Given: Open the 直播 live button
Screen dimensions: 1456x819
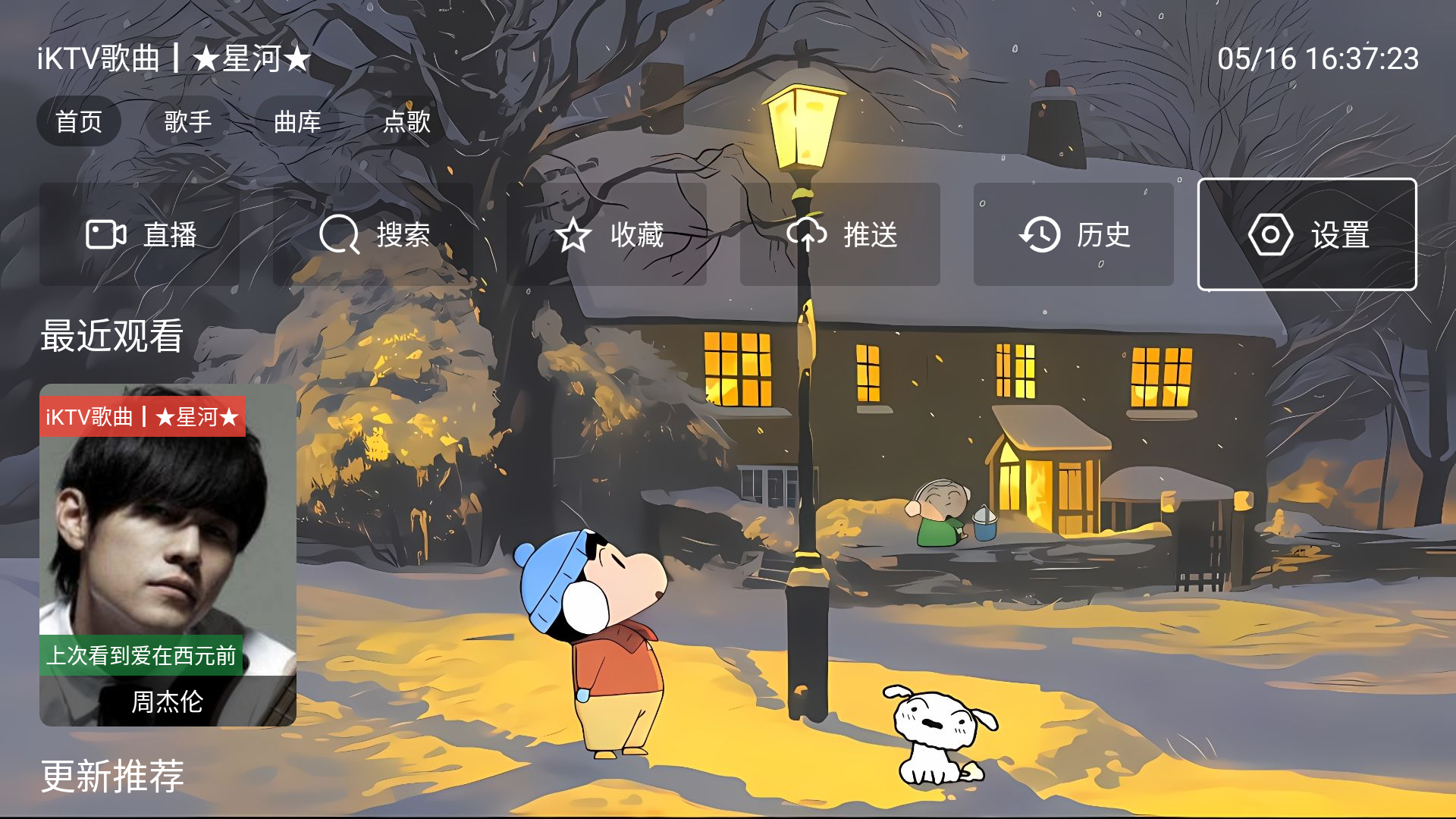Looking at the screenshot, I should 140,234.
